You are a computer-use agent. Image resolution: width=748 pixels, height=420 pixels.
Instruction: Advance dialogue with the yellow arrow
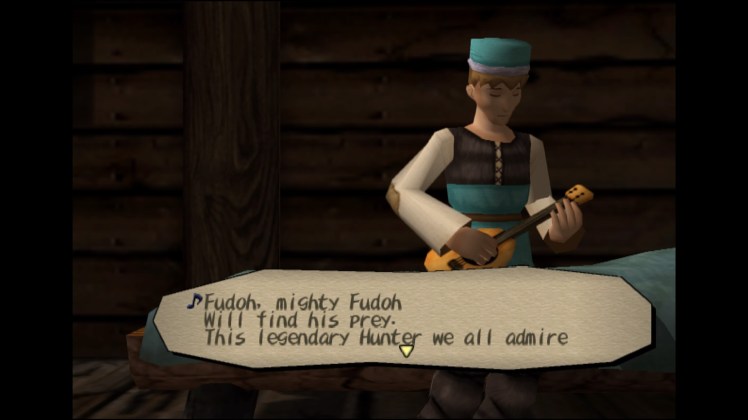click(x=406, y=350)
